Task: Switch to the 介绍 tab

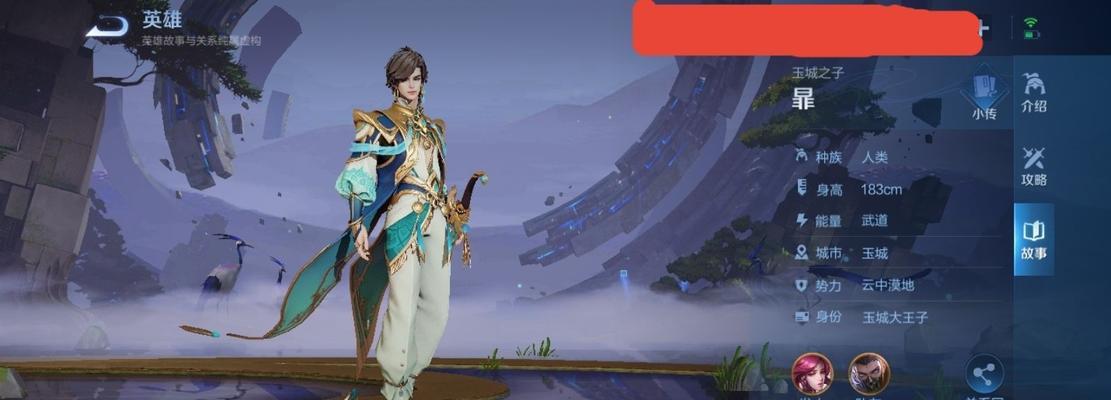Action: [1034, 92]
